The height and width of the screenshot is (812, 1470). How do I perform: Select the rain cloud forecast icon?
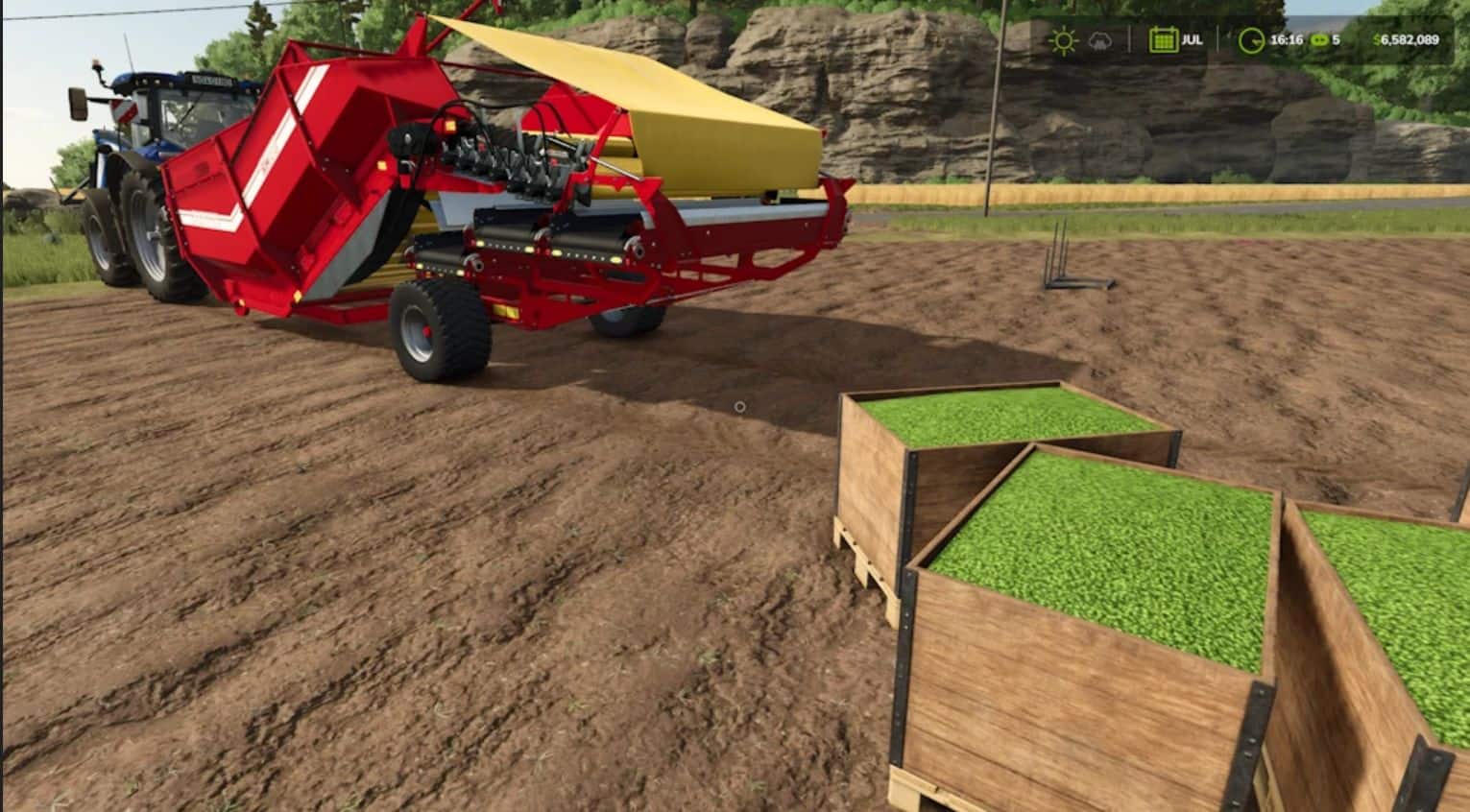coord(1100,41)
